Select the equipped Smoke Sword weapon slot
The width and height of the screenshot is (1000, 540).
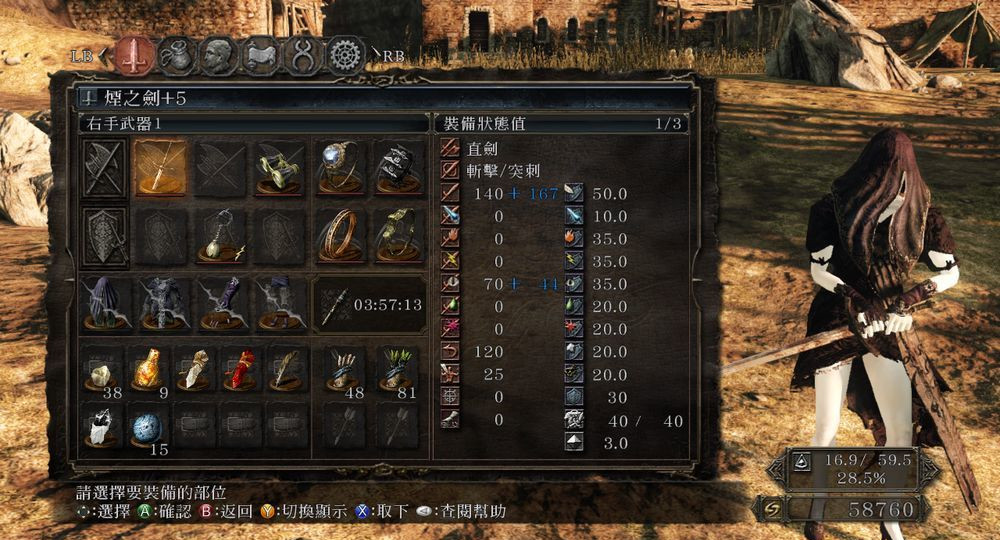tap(162, 167)
